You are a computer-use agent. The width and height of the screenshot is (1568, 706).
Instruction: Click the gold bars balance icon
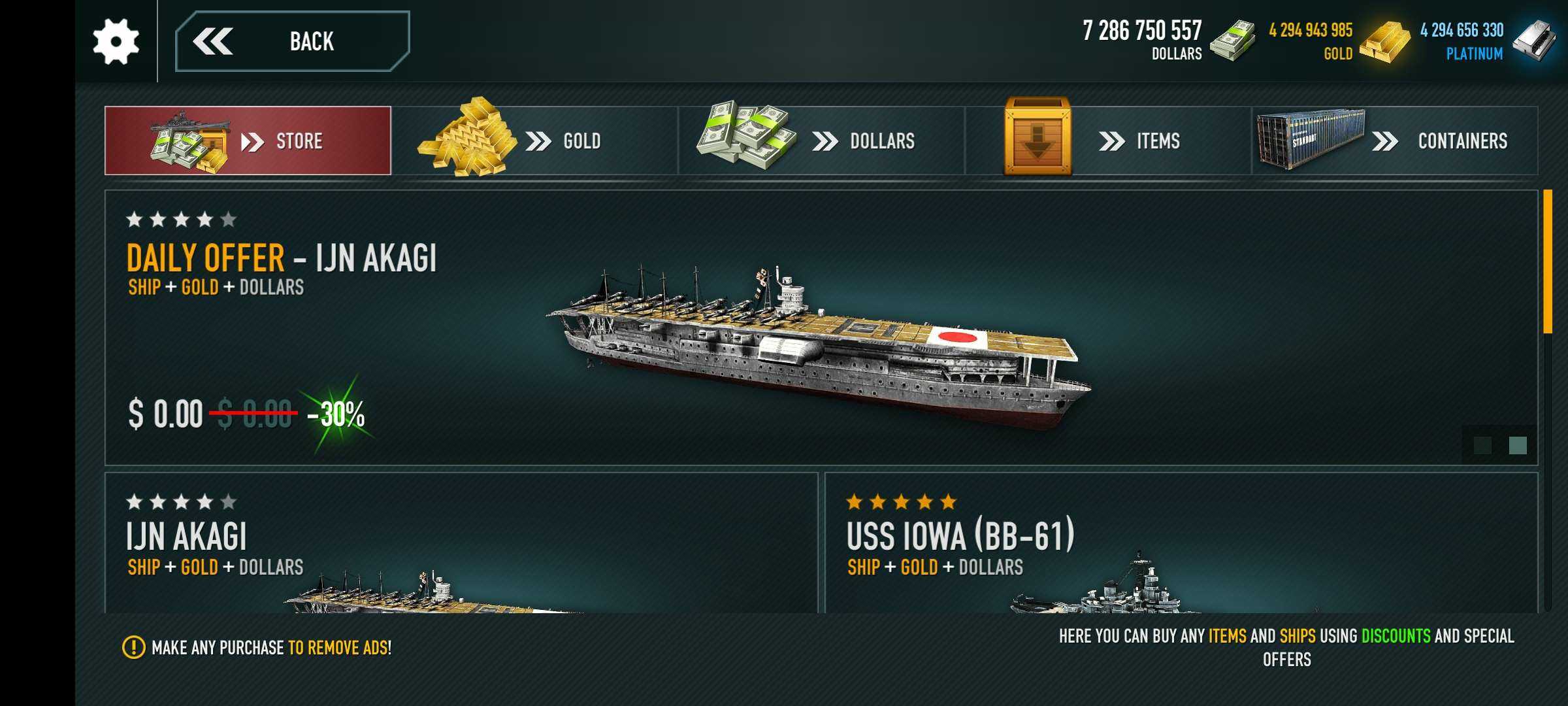1384,42
